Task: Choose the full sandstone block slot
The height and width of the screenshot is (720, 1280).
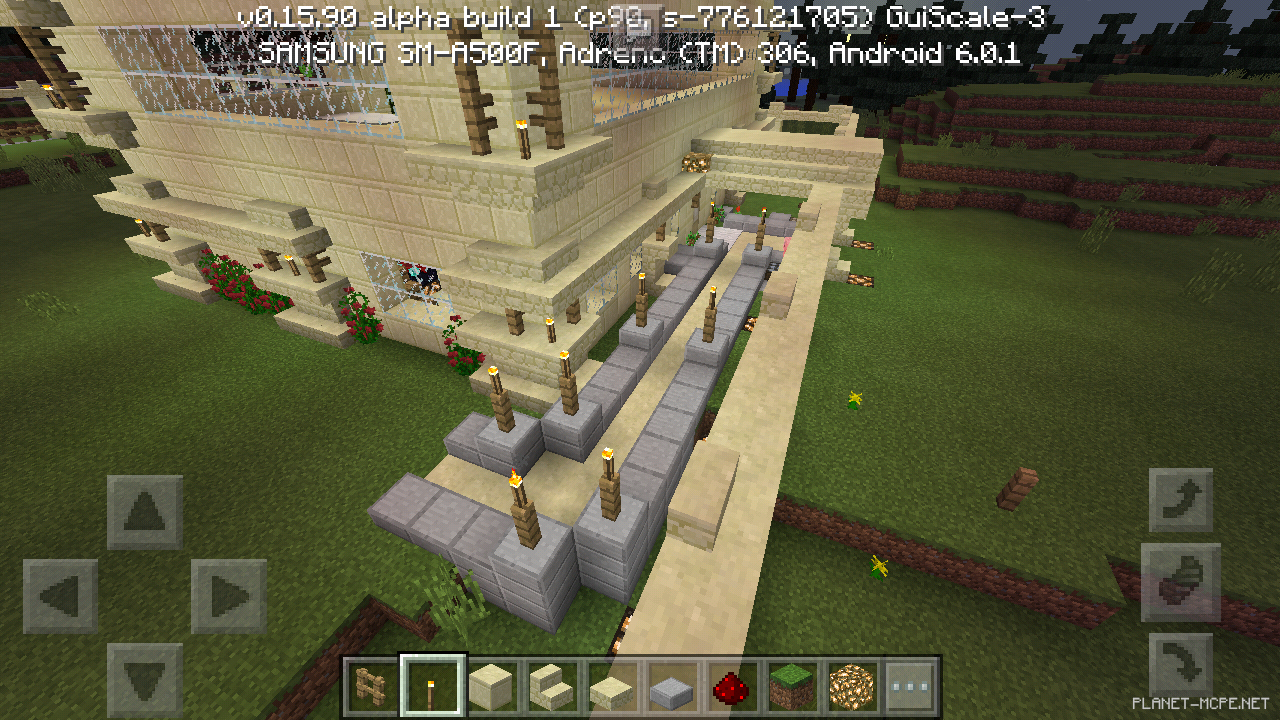Action: click(492, 686)
